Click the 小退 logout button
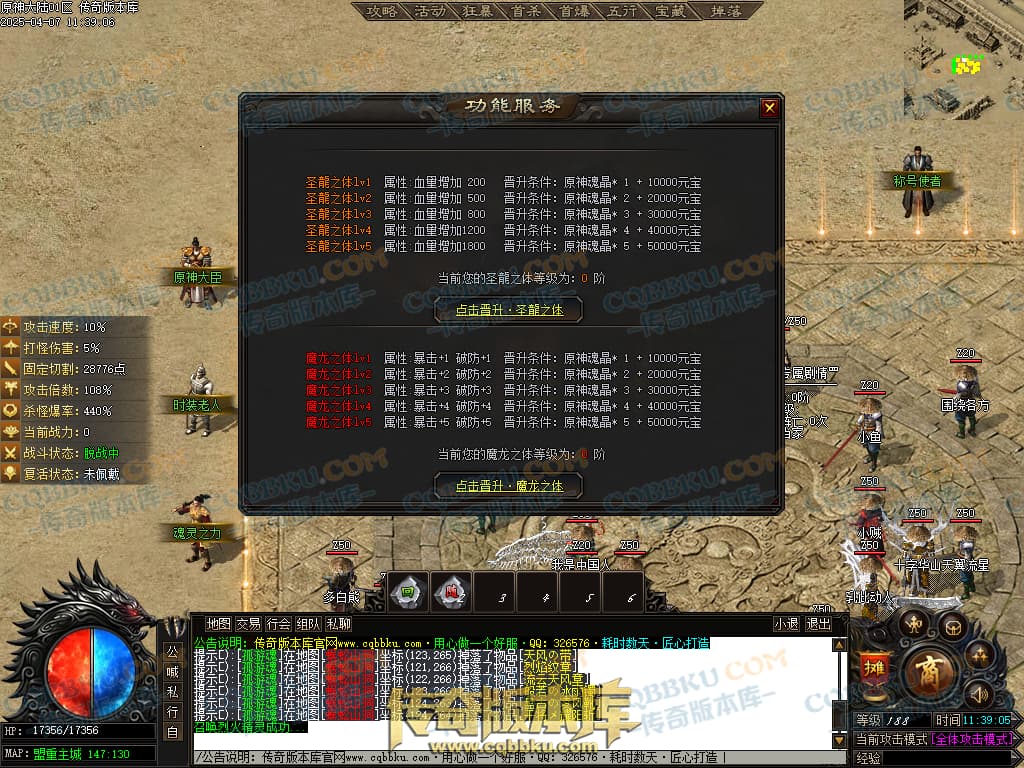This screenshot has width=1024, height=768. tap(786, 624)
